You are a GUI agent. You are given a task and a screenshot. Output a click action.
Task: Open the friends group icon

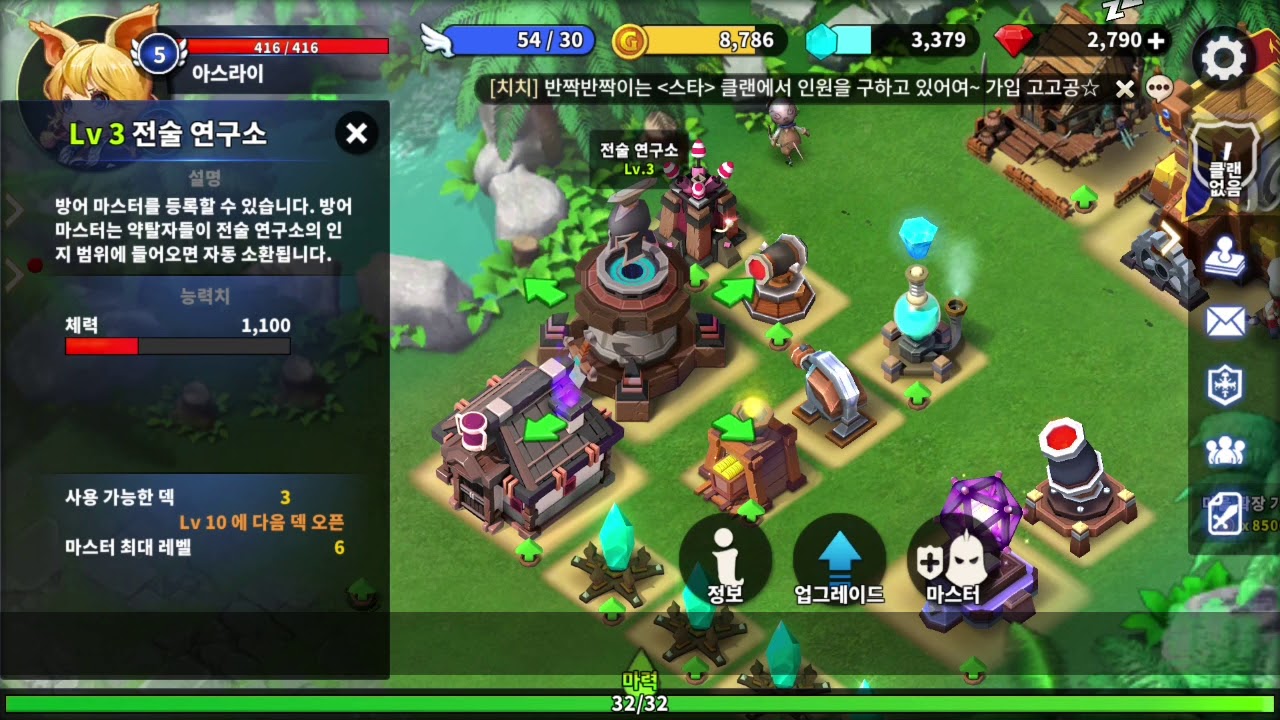[x=1225, y=451]
